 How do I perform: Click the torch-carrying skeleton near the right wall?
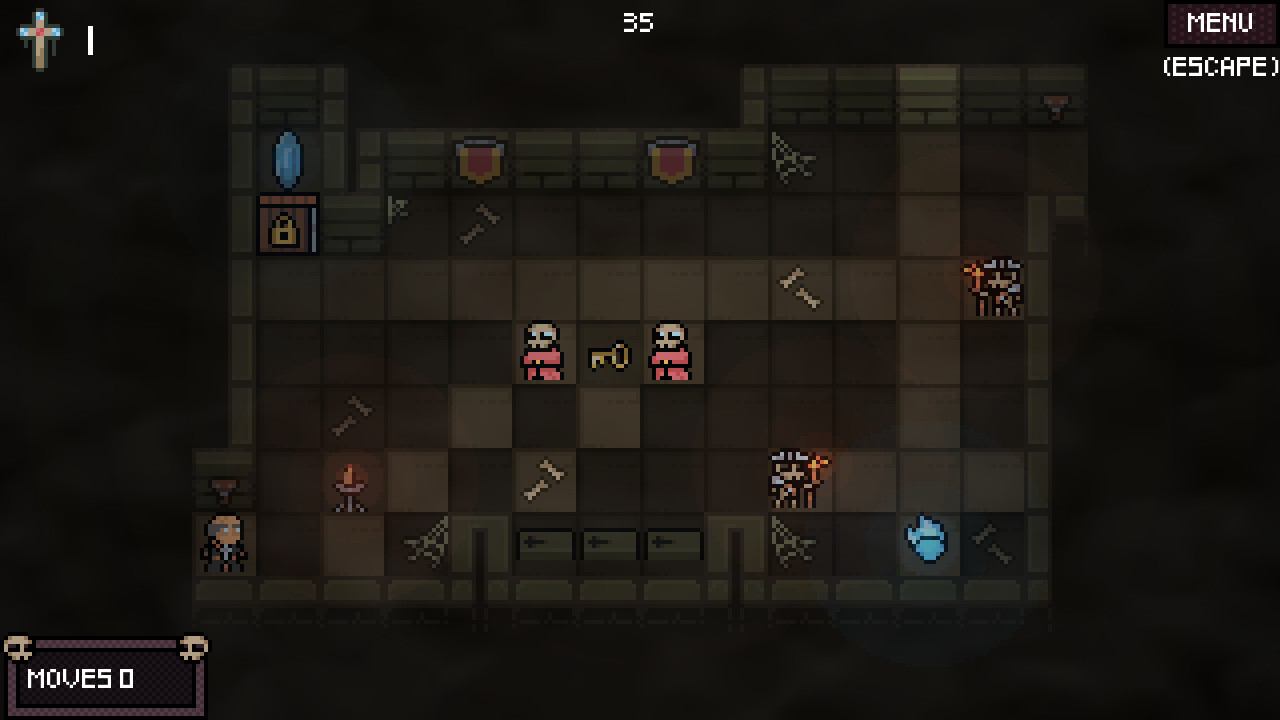(x=995, y=285)
